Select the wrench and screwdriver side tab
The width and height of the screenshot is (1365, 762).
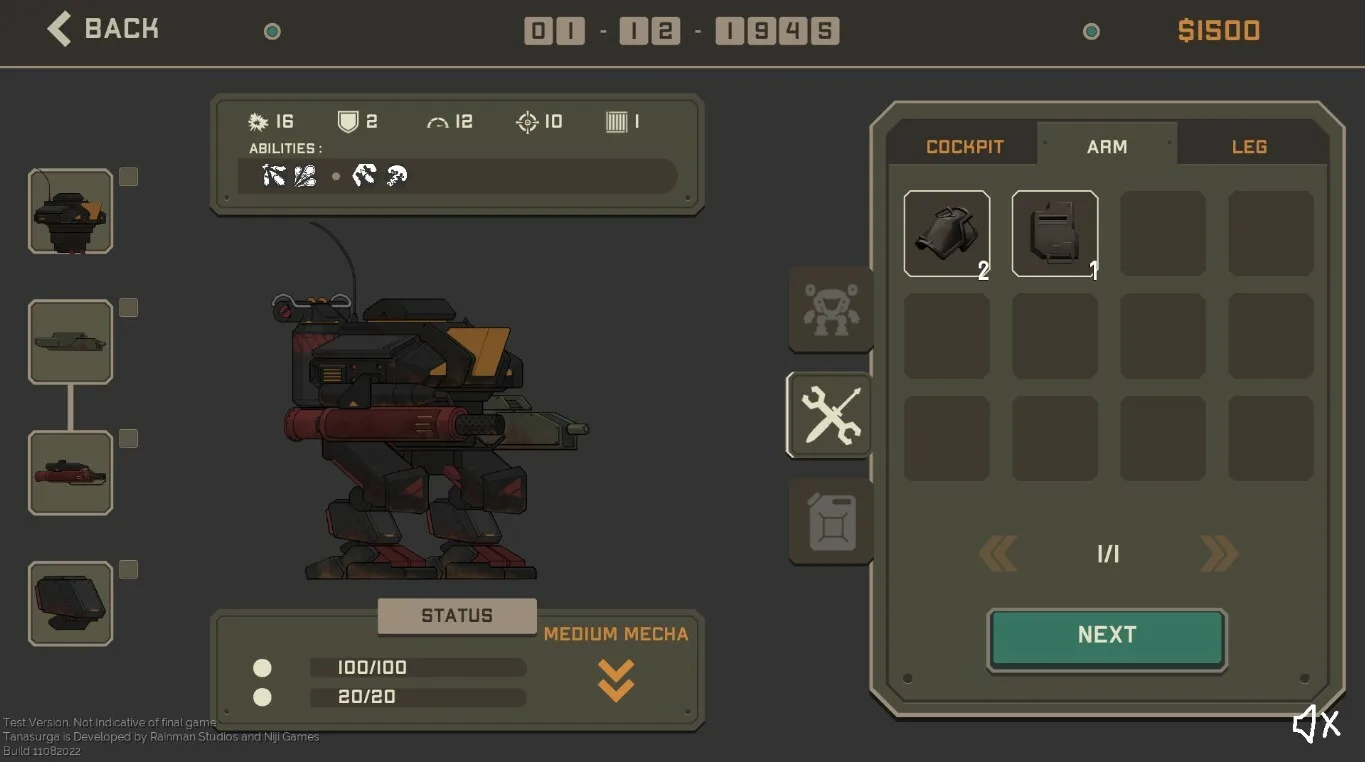pos(830,415)
